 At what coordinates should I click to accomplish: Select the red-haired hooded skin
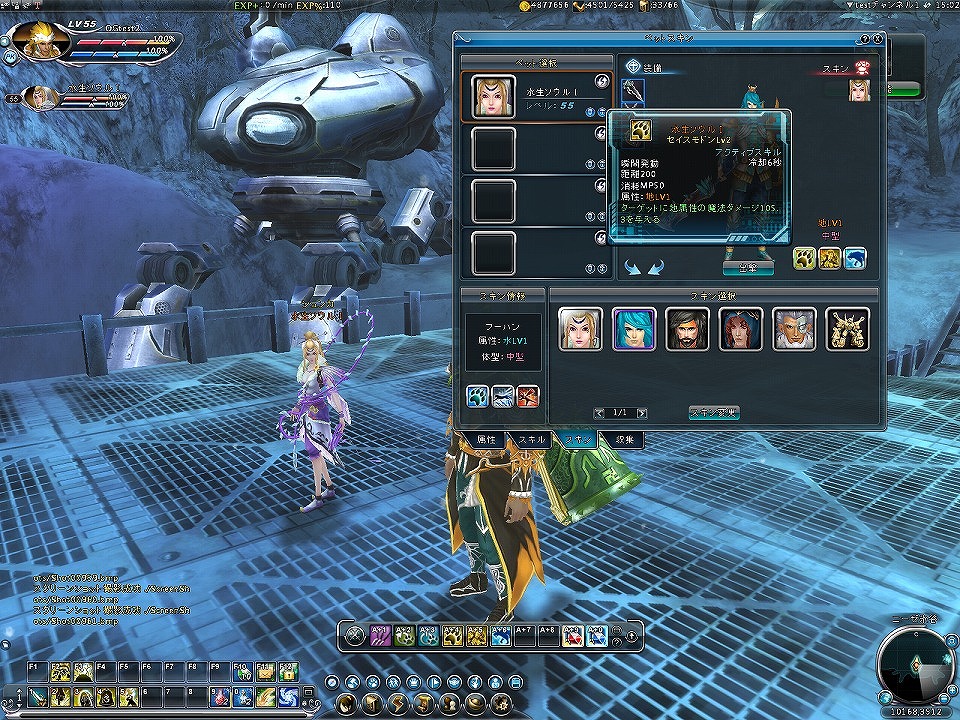[x=741, y=329]
